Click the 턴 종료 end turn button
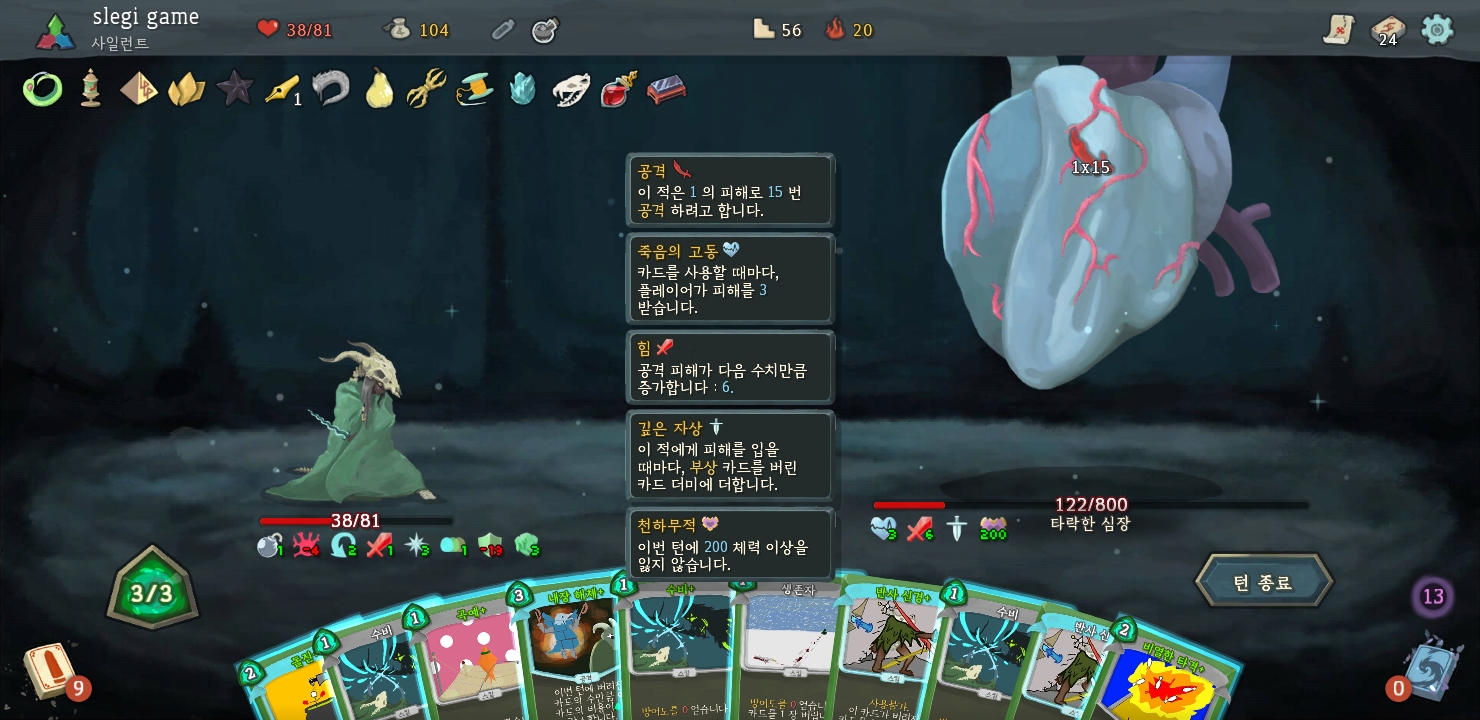This screenshot has width=1480, height=720. point(1263,582)
